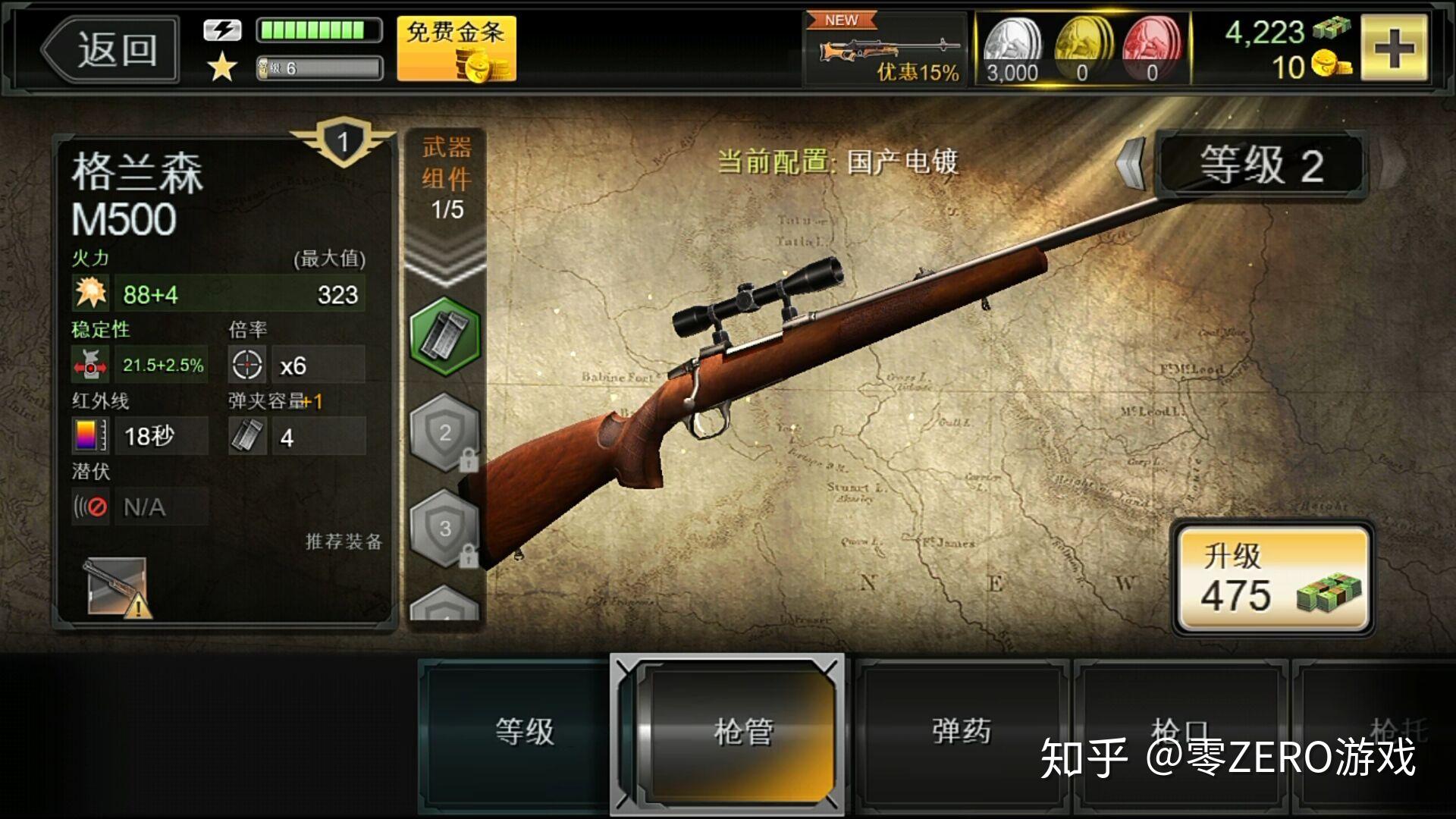Switch to the 等级 tab
Viewport: 1456px width, 819px height.
[523, 732]
